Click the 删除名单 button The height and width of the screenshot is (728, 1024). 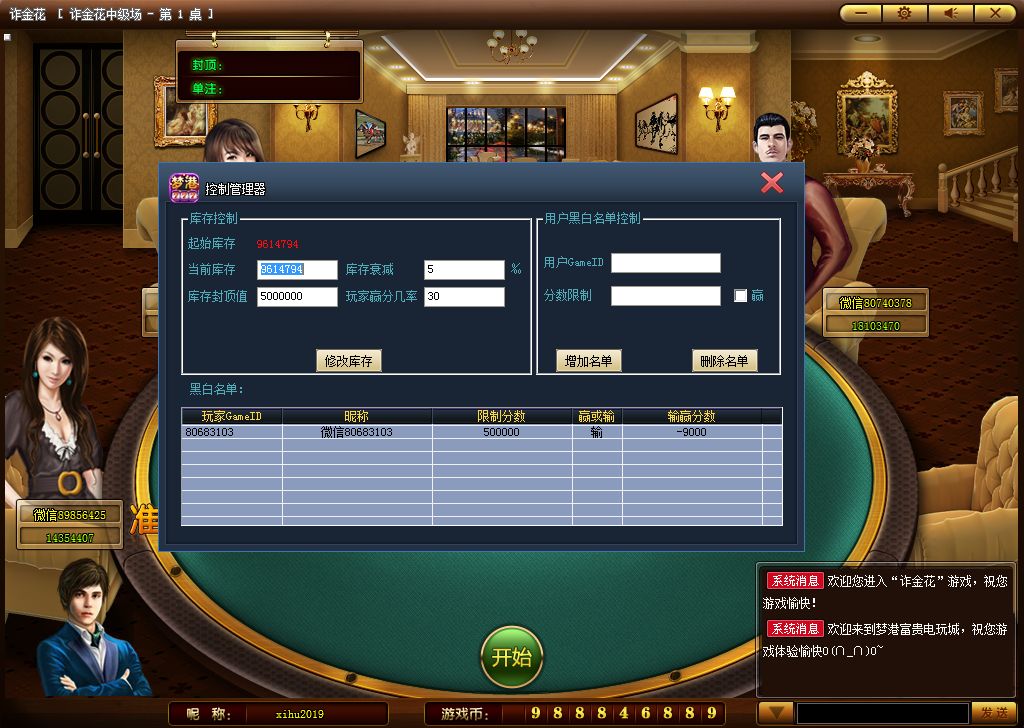click(724, 361)
